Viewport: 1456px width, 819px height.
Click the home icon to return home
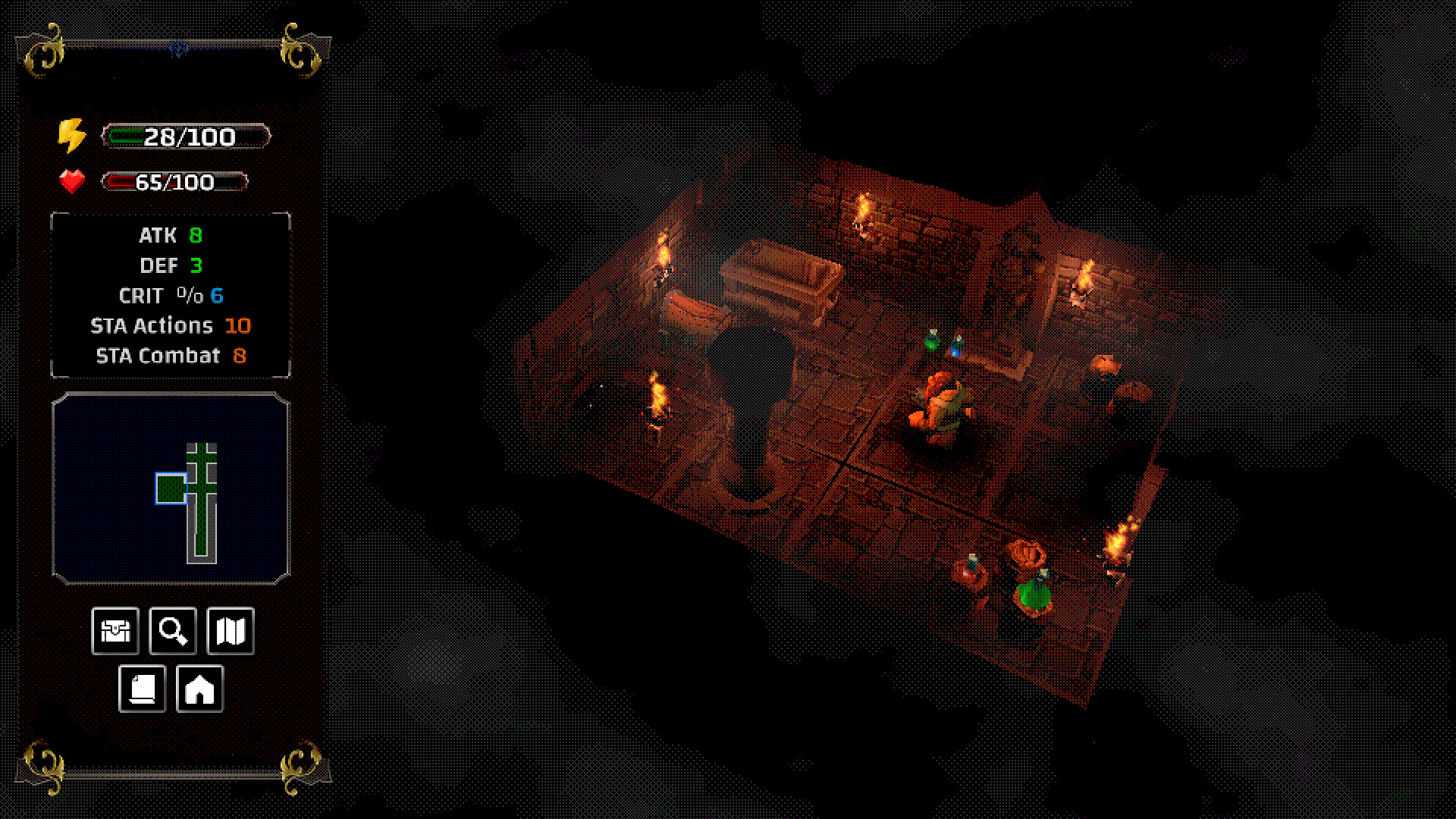[x=199, y=689]
